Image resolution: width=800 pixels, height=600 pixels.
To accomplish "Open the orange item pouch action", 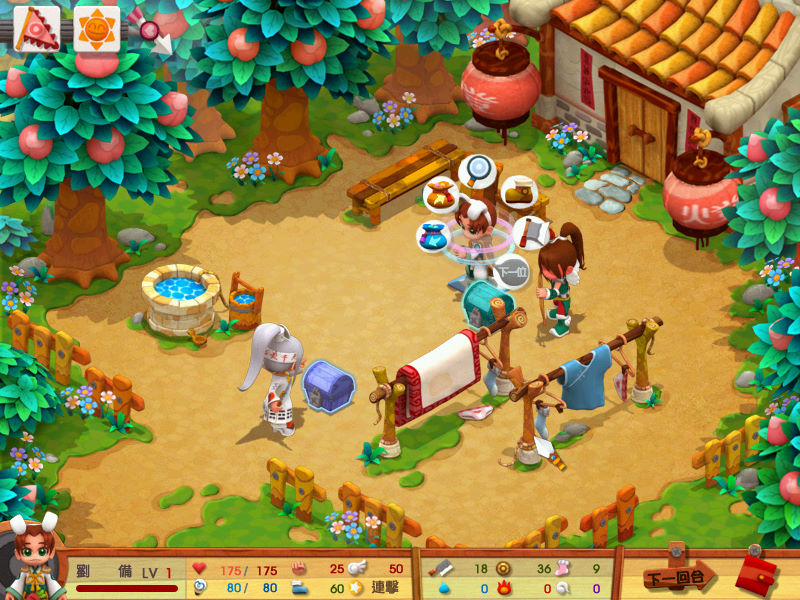I will pyautogui.click(x=441, y=195).
